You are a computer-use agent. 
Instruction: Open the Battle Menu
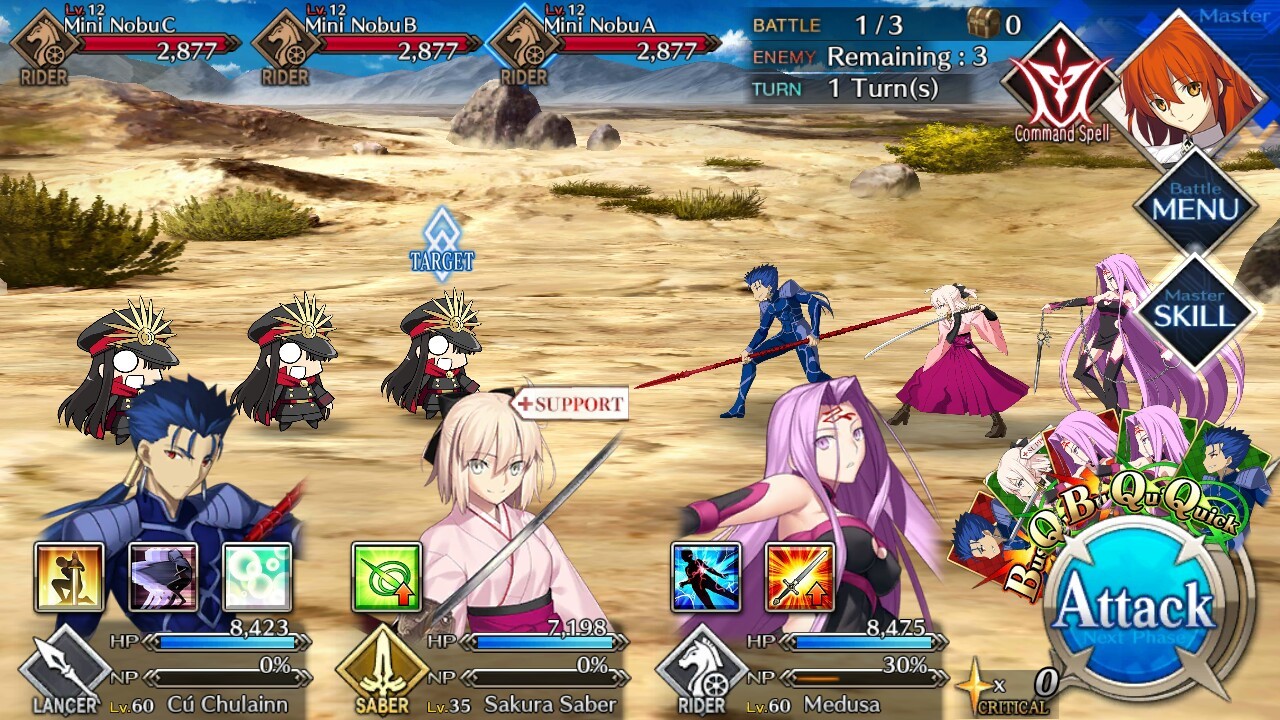click(1194, 203)
